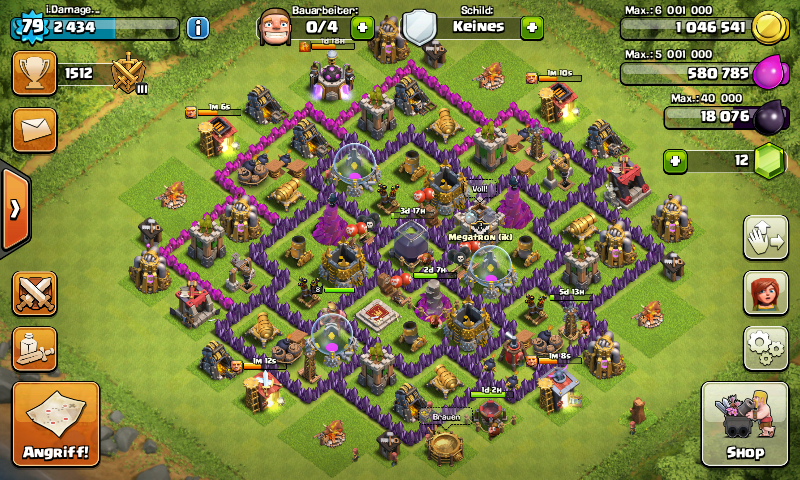Expand the orange side arrow panel
The image size is (800, 480).
14,209
